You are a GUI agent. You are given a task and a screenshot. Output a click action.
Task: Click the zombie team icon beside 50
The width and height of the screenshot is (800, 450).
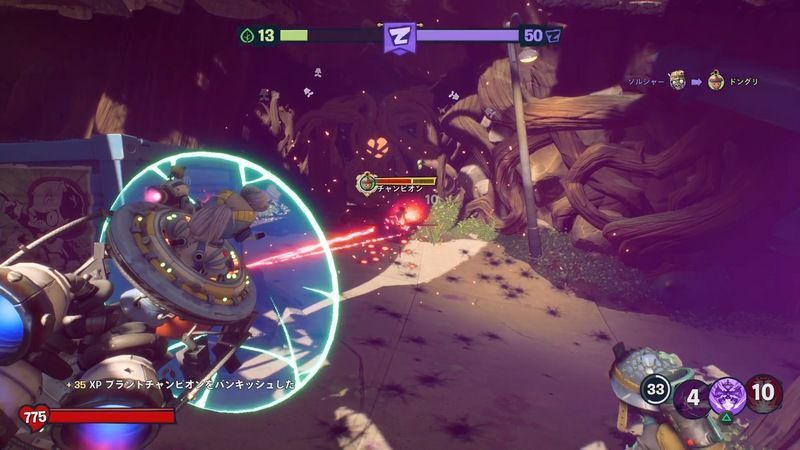[554, 36]
